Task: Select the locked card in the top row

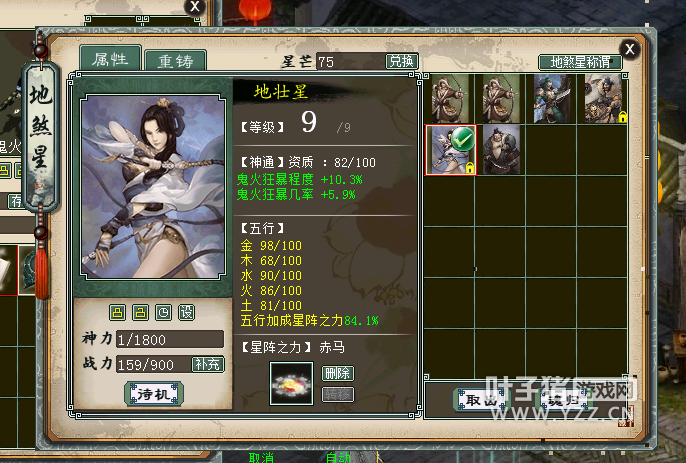Action: (x=603, y=99)
